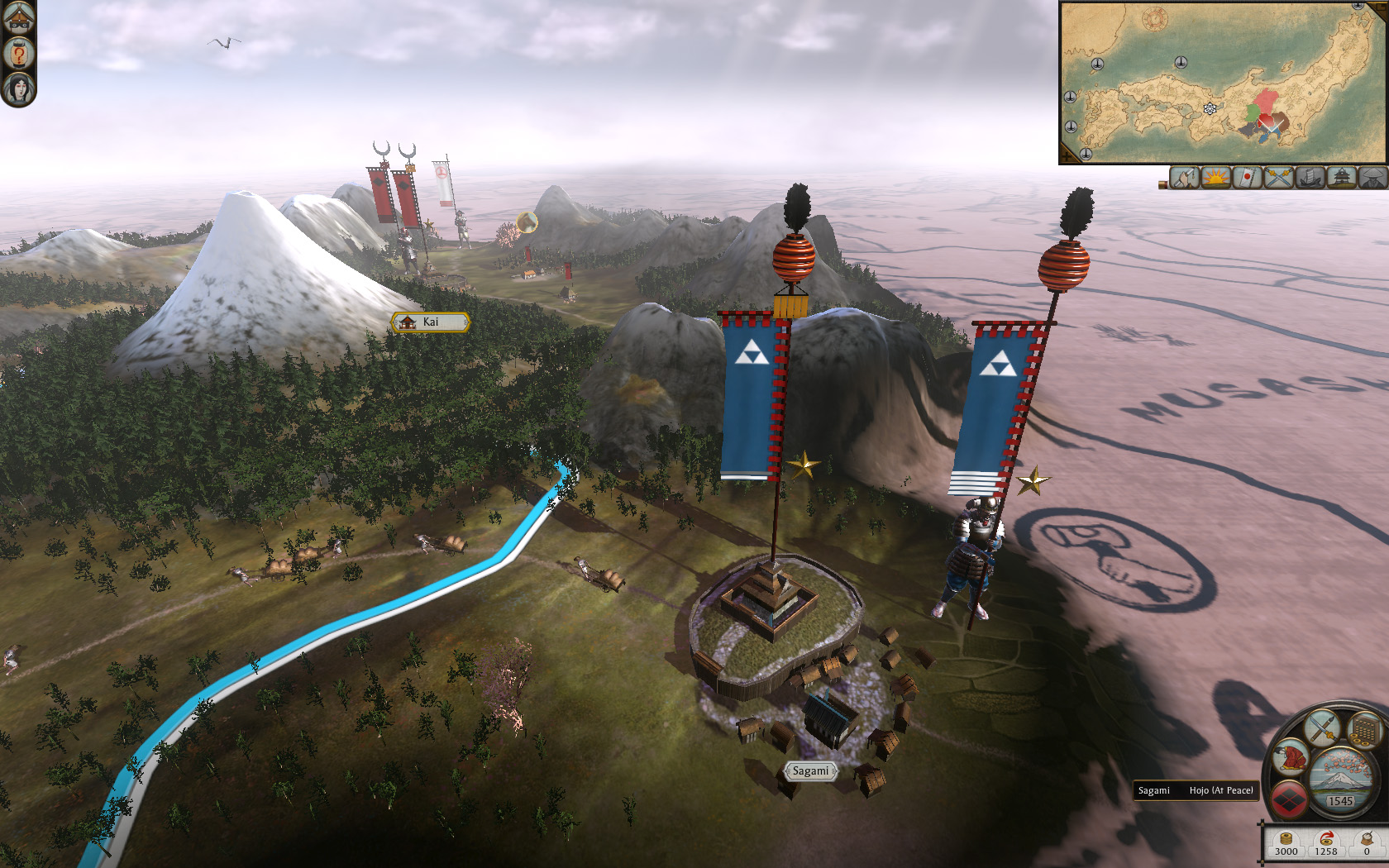Screen dimensions: 1389x868
Task: Open the straw hat agents list
Action: pyautogui.click(x=1372, y=178)
